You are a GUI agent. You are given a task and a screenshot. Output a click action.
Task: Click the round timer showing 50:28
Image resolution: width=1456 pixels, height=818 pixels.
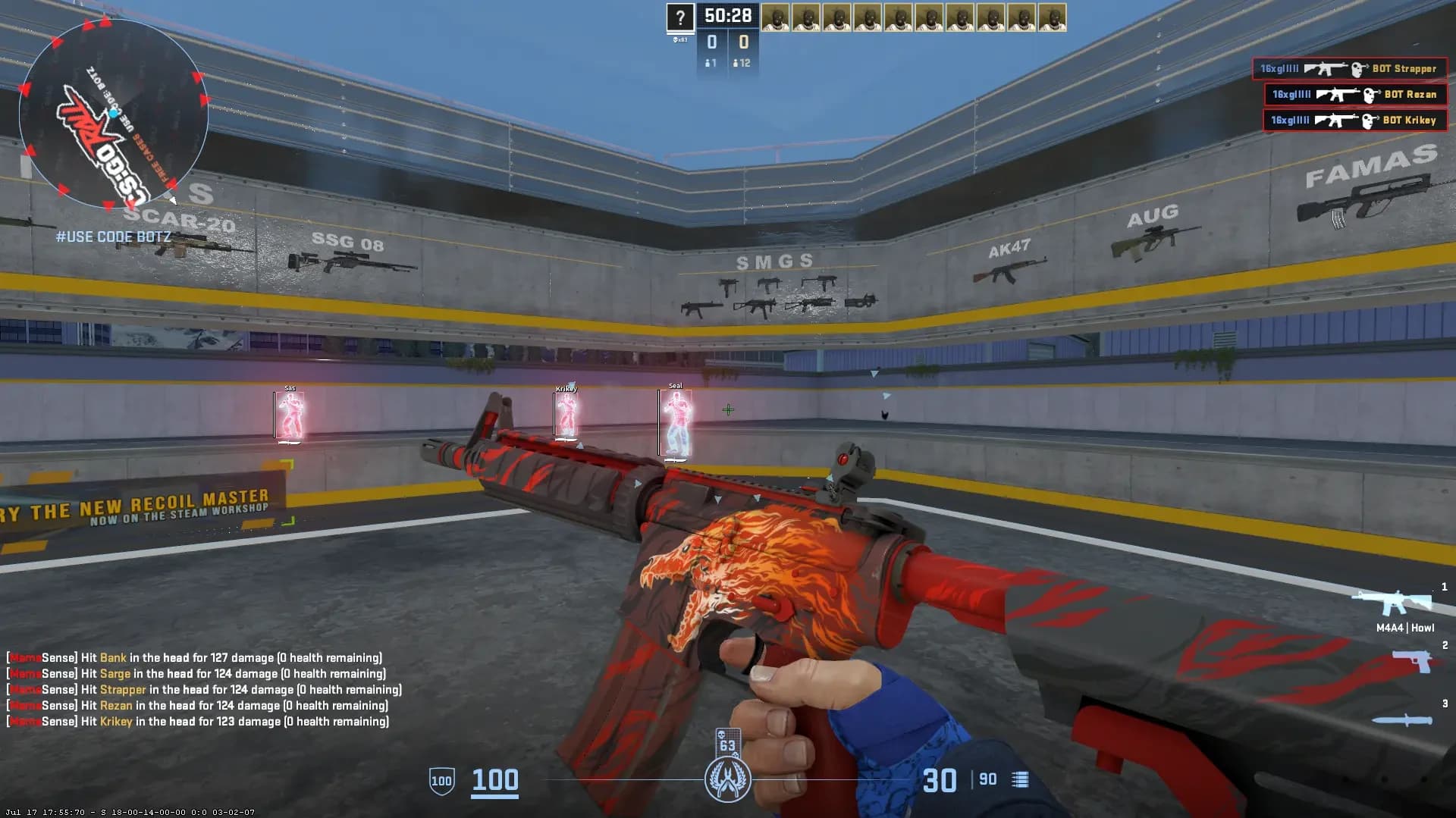click(726, 14)
